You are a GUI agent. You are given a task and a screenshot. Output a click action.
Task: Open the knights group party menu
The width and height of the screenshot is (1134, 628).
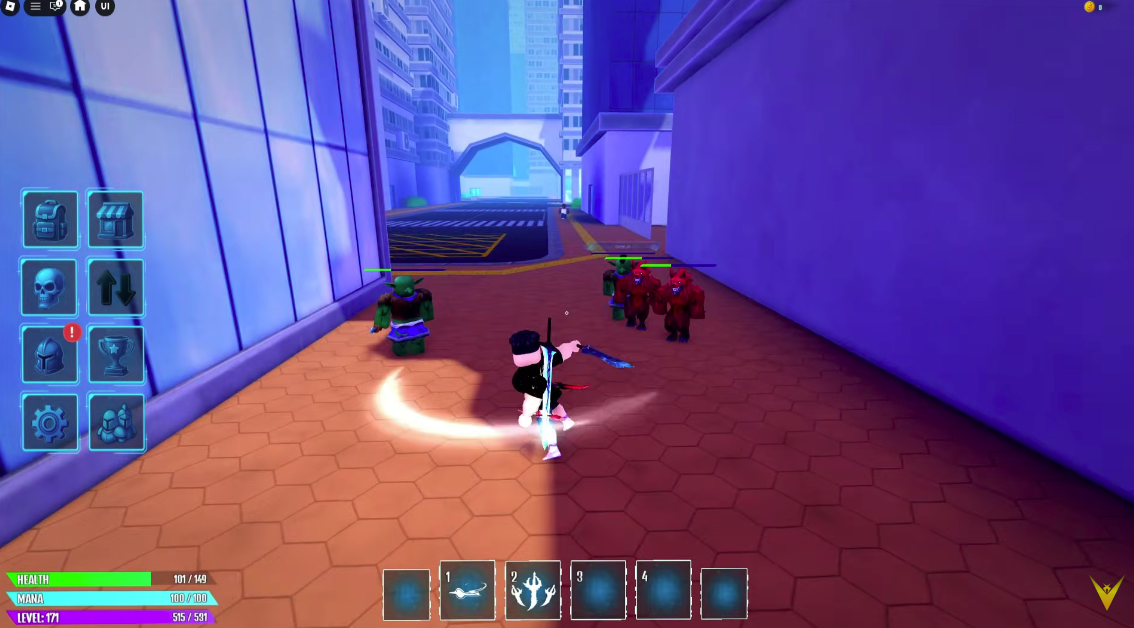pos(116,422)
